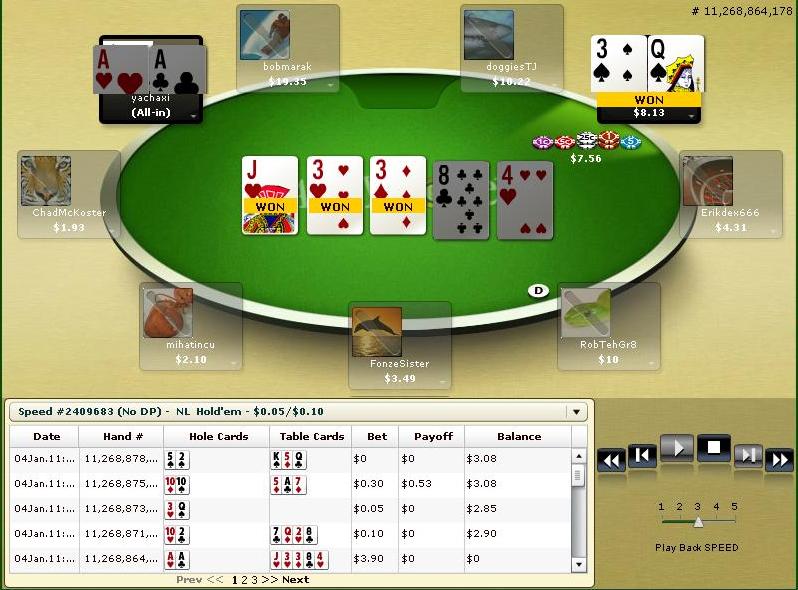Screen dimensions: 798x590
Task: Play the hand replay
Action: pos(676,449)
